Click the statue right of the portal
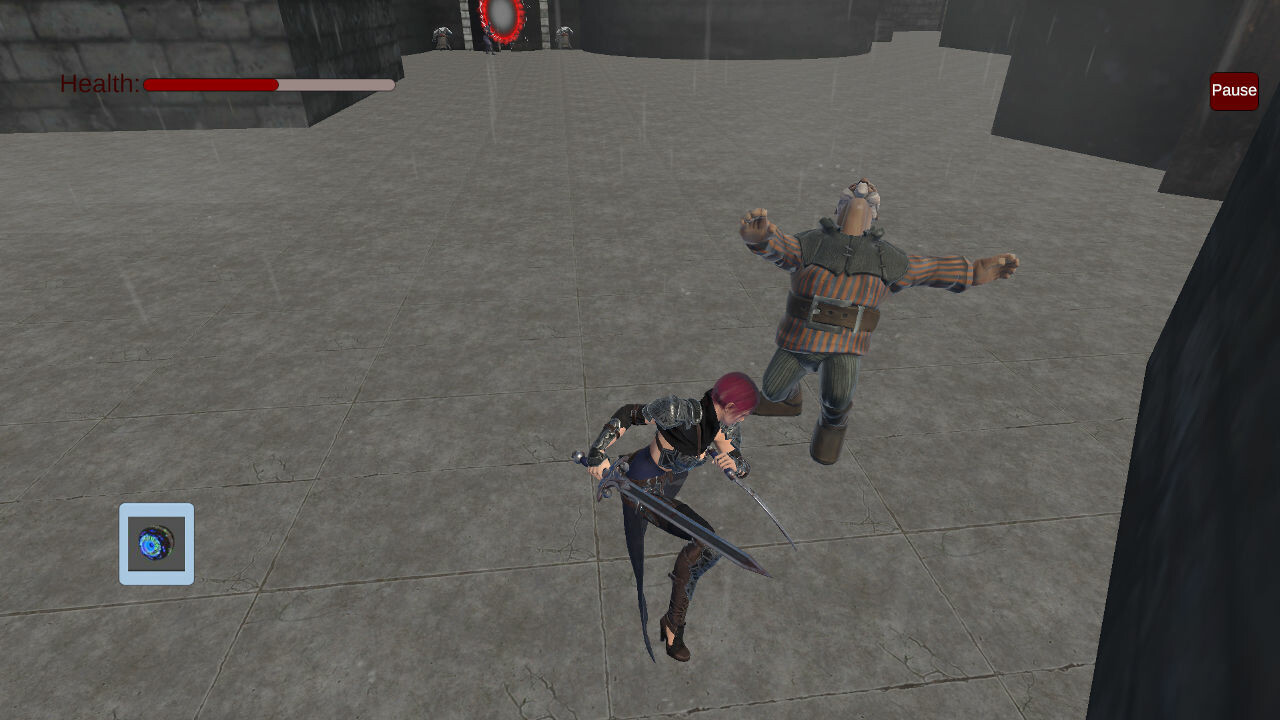1280x720 pixels. click(563, 35)
